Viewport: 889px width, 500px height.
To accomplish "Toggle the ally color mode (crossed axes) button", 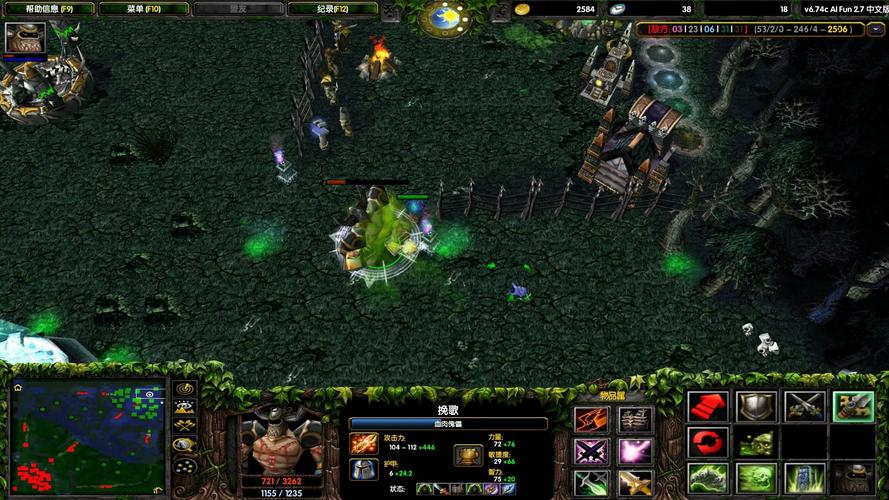I will 184,427.
